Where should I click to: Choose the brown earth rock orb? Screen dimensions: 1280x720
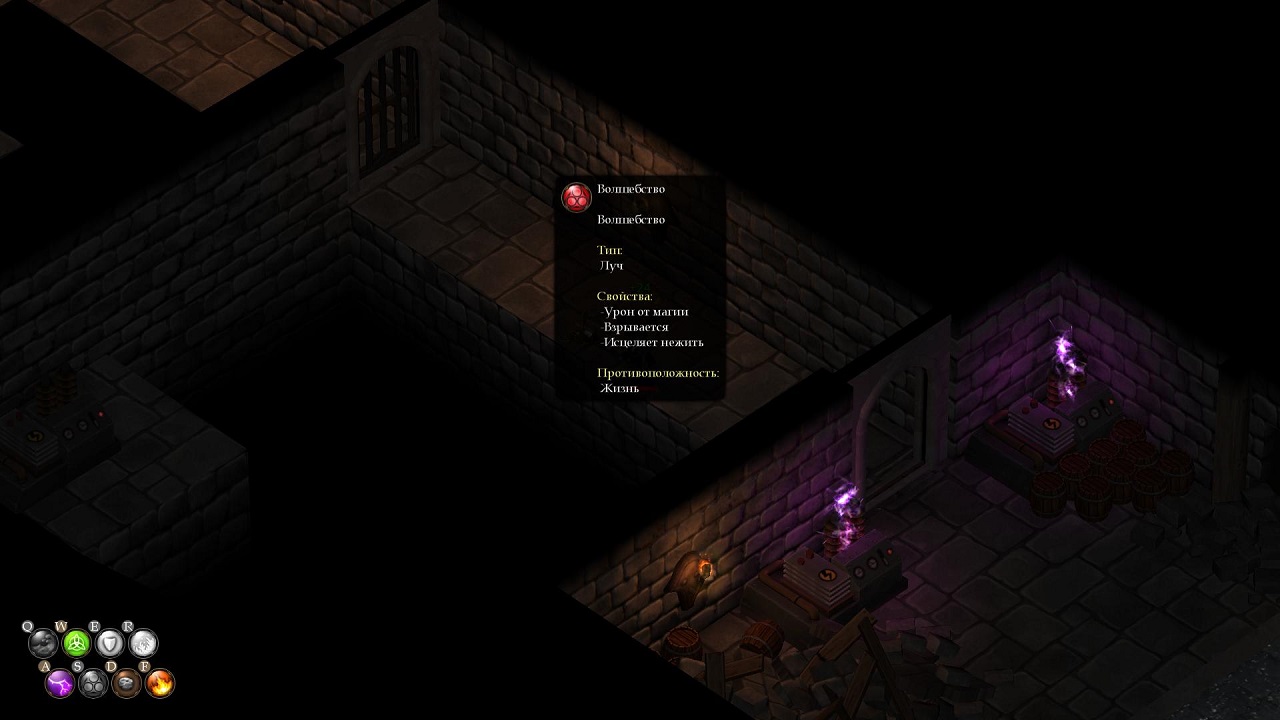126,684
